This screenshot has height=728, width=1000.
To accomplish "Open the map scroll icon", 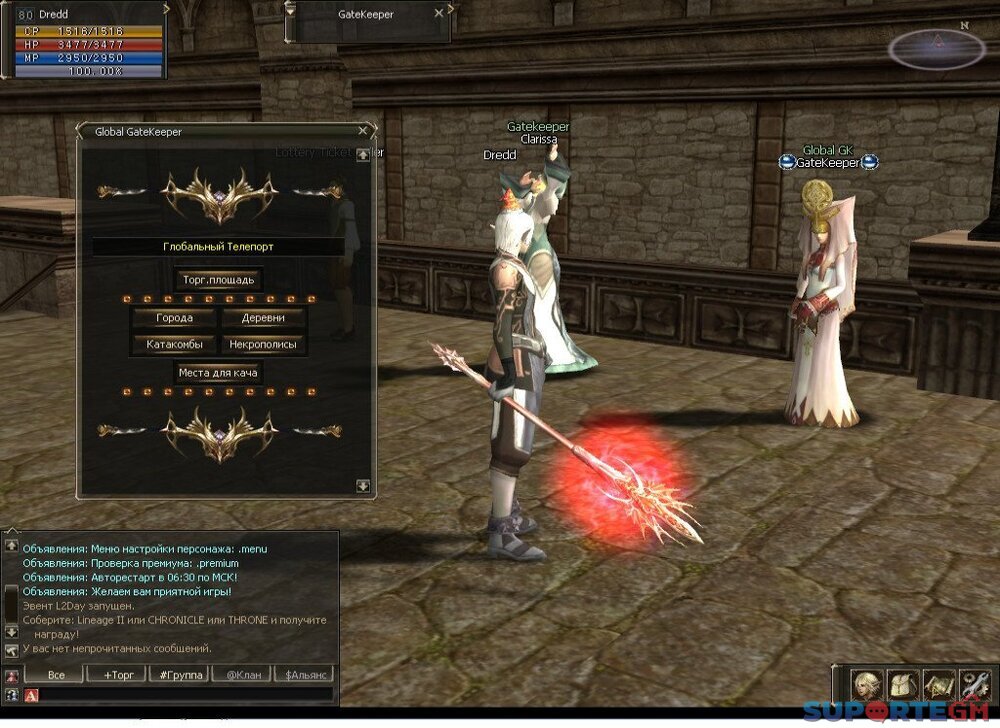I will coord(937,684).
